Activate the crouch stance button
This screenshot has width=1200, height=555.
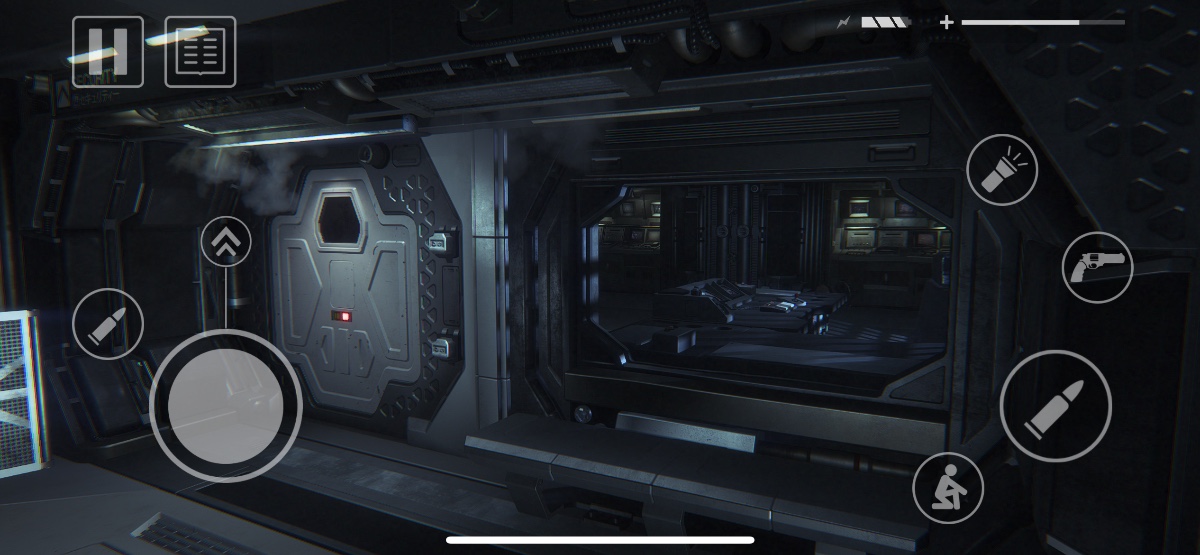pyautogui.click(x=948, y=488)
